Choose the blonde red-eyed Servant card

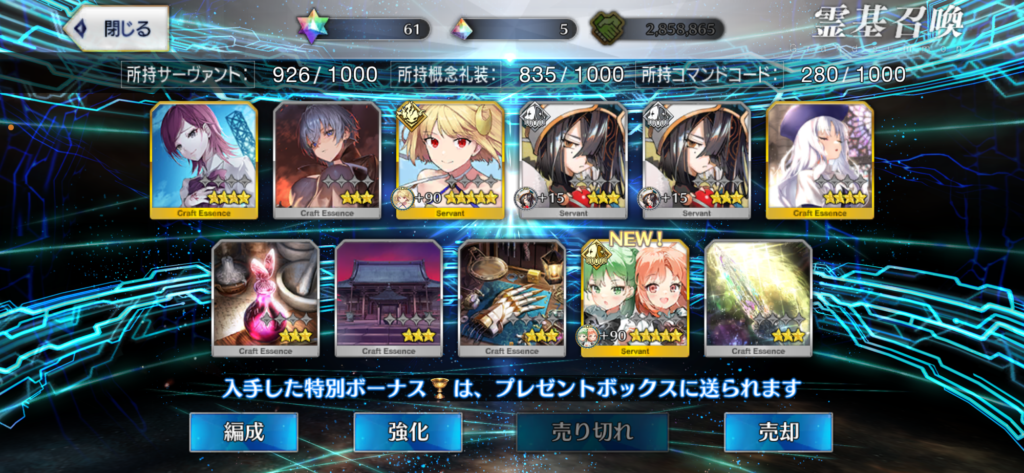(x=450, y=160)
